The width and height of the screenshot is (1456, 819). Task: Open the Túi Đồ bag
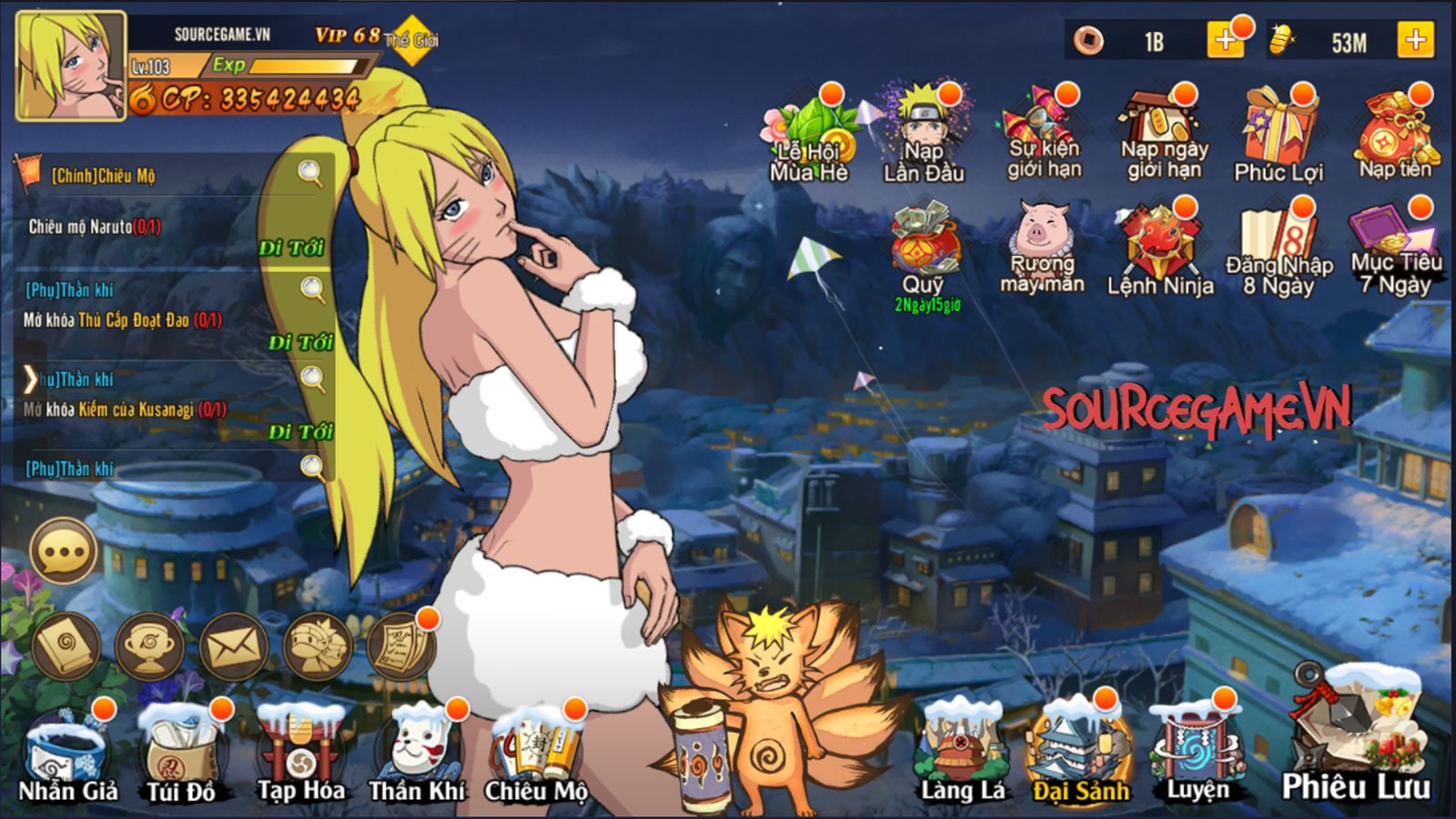click(181, 757)
